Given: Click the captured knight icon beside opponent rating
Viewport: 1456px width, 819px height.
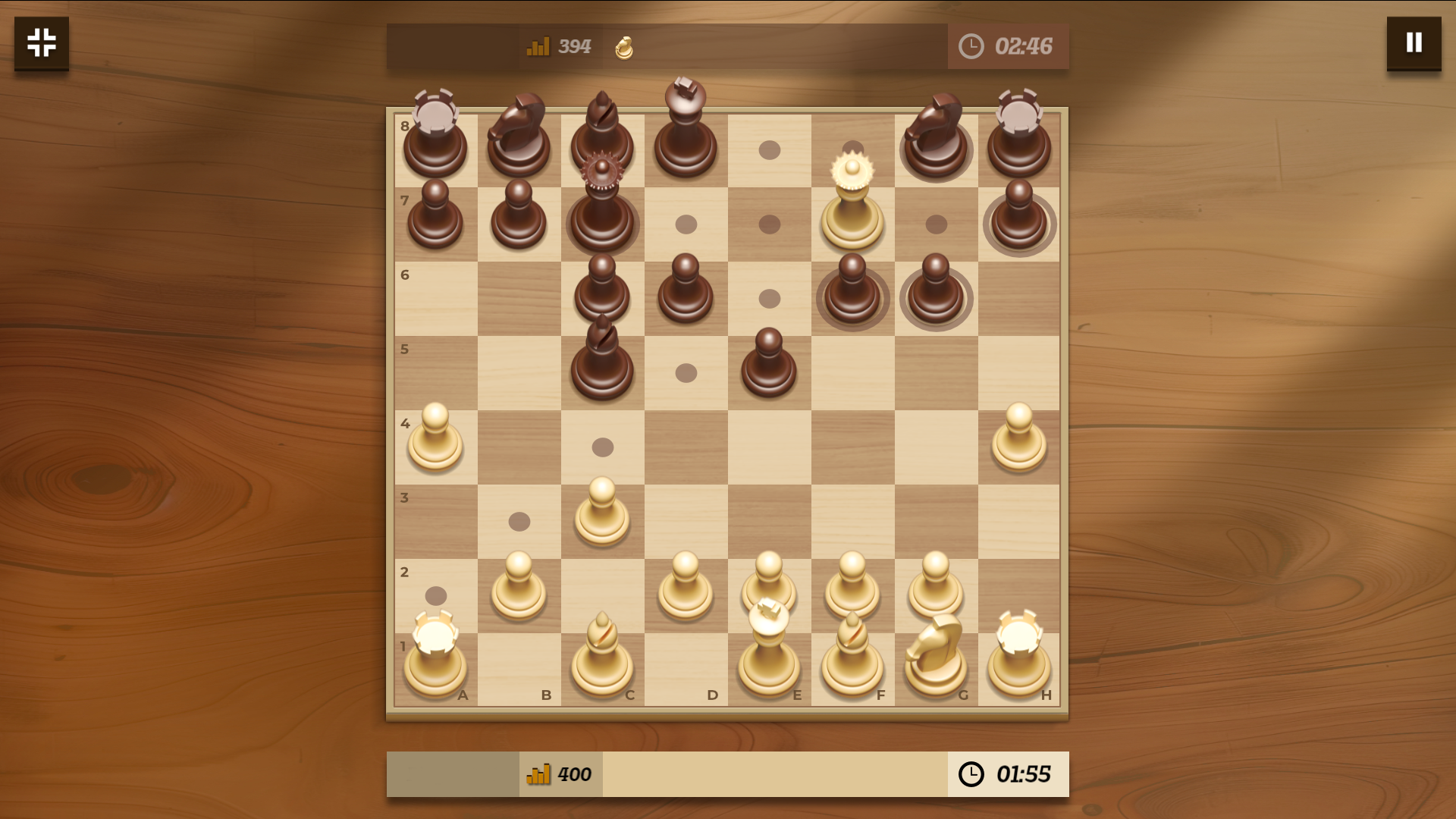Looking at the screenshot, I should [x=623, y=47].
